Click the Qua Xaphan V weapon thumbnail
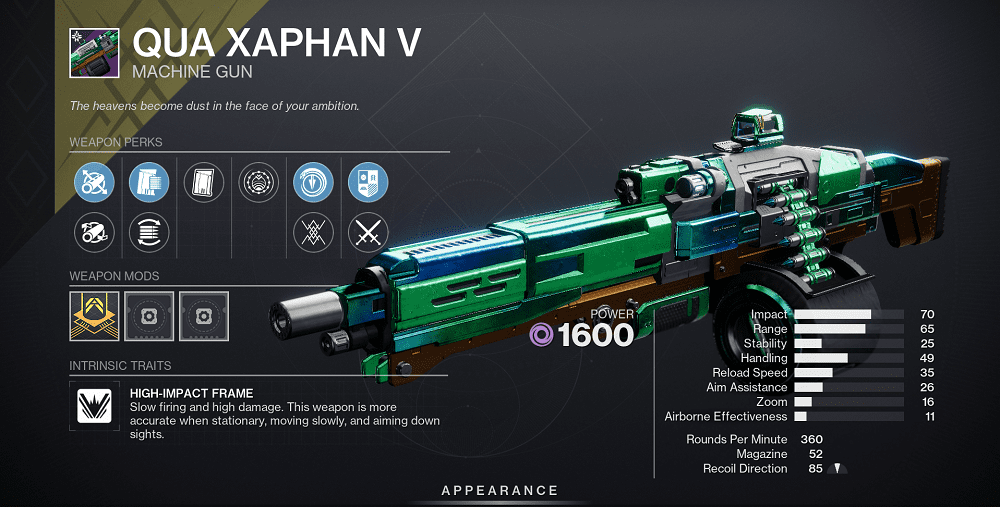The height and width of the screenshot is (507, 1000). pyautogui.click(x=94, y=53)
